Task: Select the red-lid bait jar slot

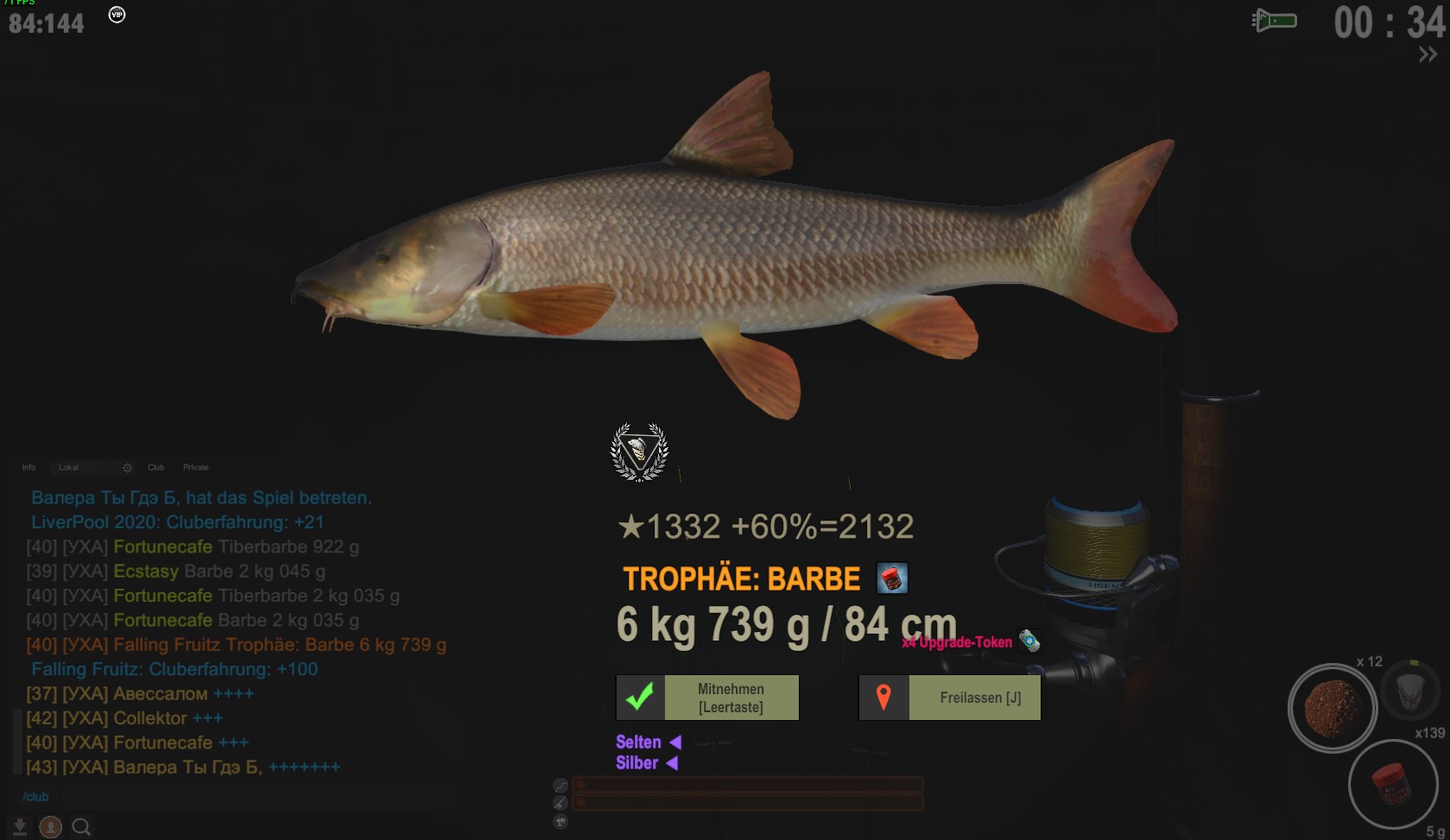Action: click(1390, 784)
